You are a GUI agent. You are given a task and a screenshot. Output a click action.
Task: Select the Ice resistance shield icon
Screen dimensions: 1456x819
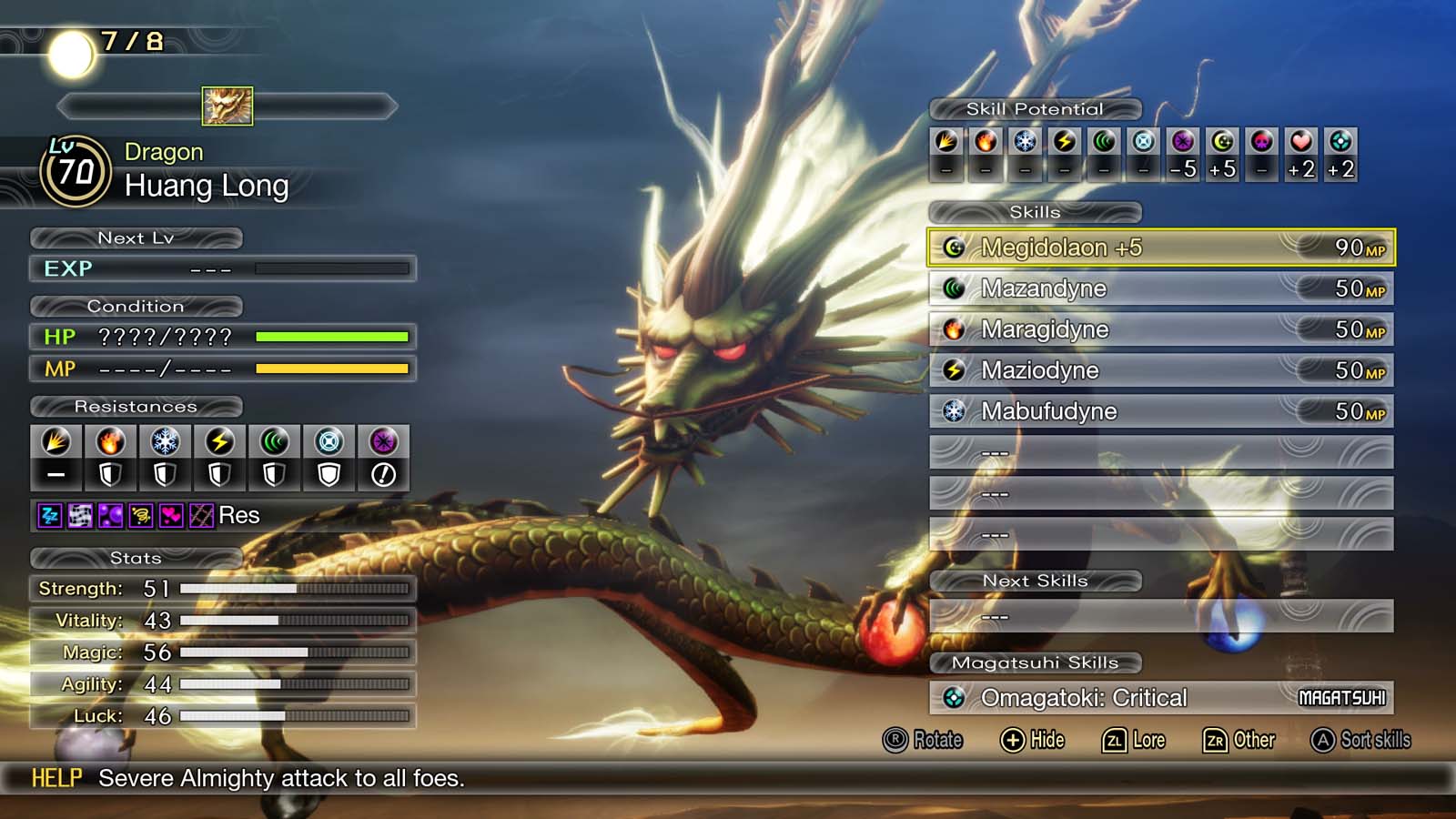tap(166, 472)
